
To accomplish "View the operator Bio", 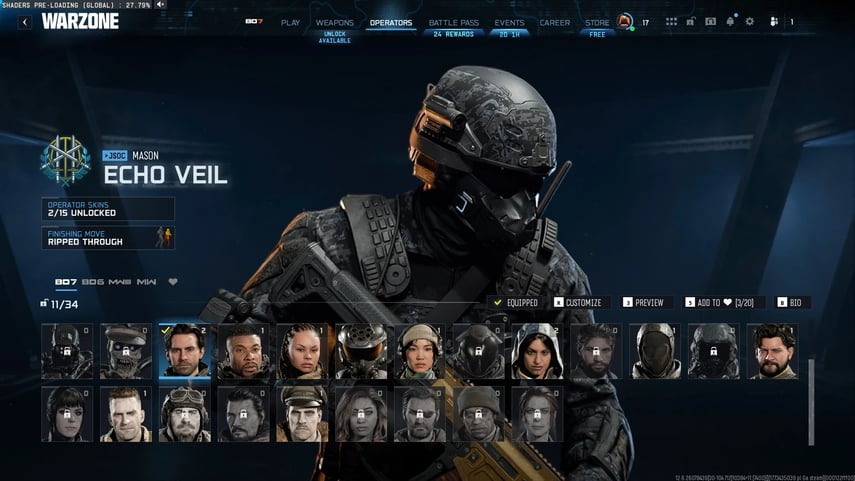I will (x=790, y=302).
